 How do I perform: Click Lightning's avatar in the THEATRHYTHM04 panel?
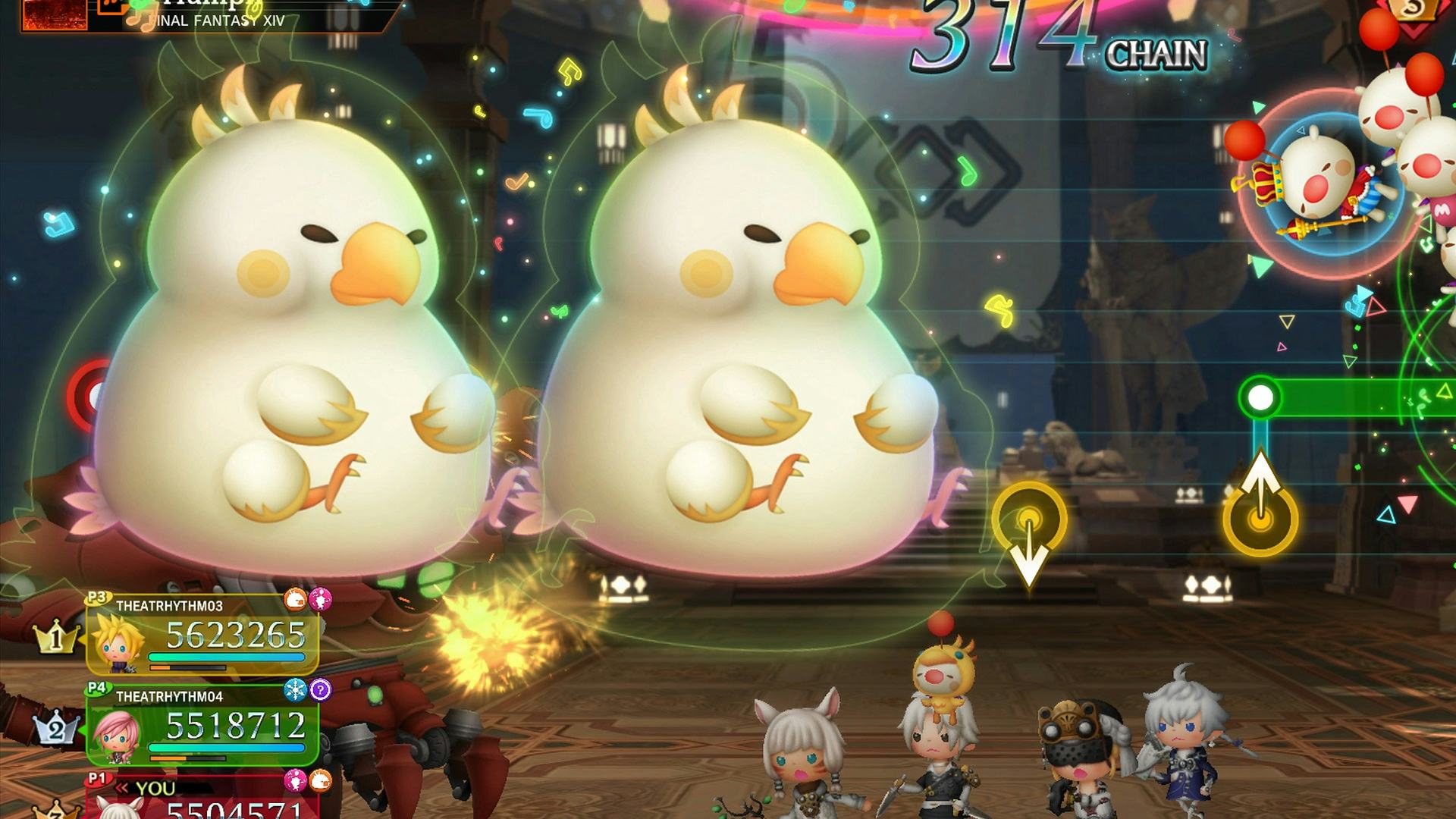[x=116, y=734]
